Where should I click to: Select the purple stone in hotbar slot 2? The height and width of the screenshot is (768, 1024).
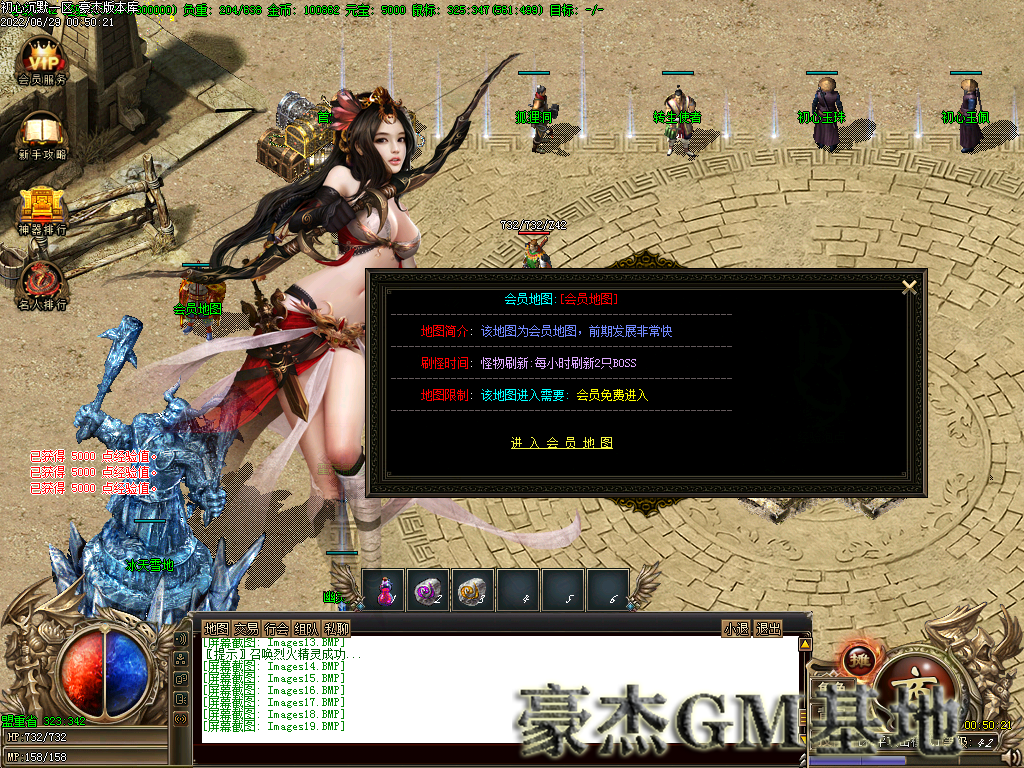point(429,591)
